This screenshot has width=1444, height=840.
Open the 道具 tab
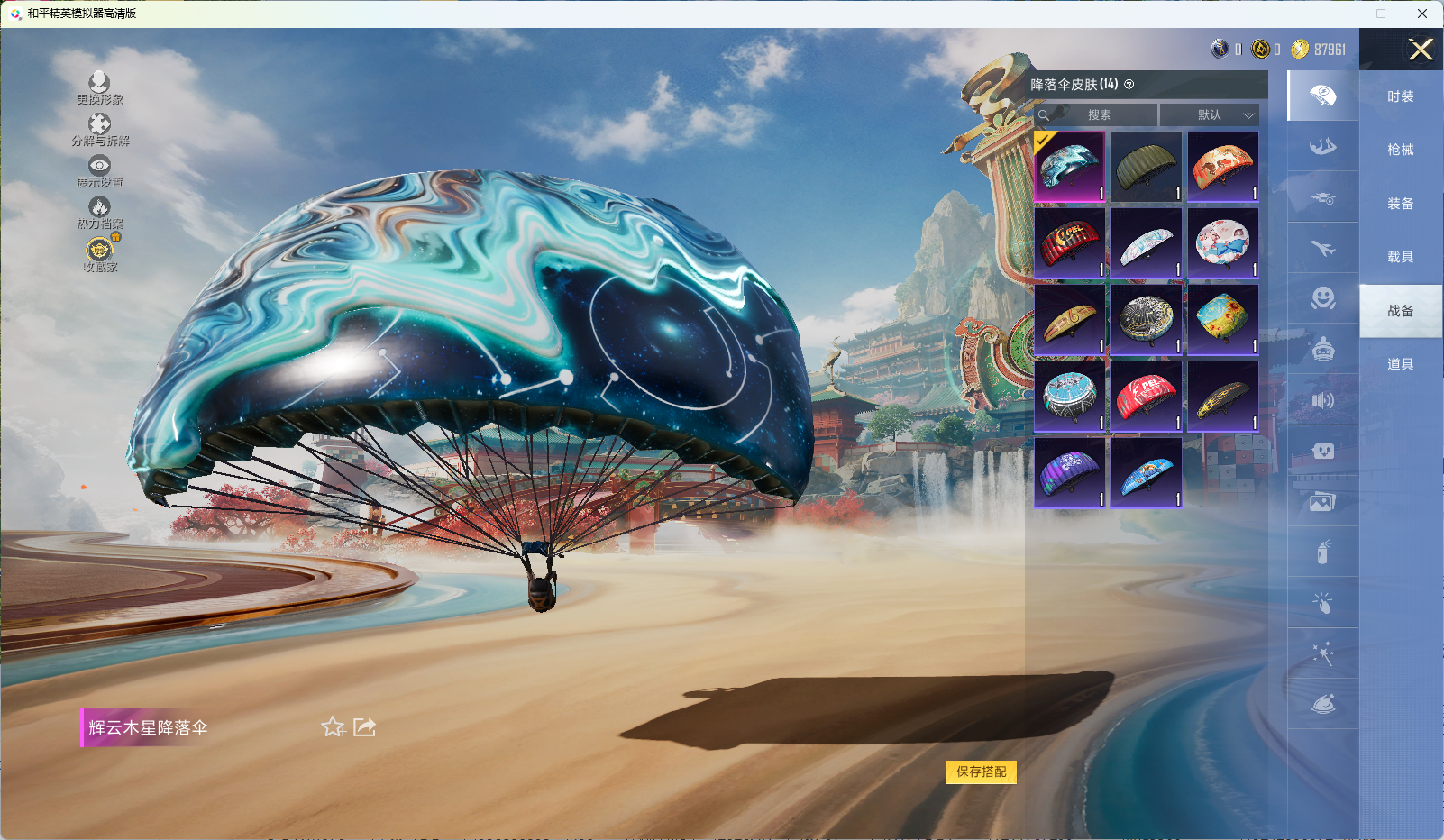[x=1400, y=364]
